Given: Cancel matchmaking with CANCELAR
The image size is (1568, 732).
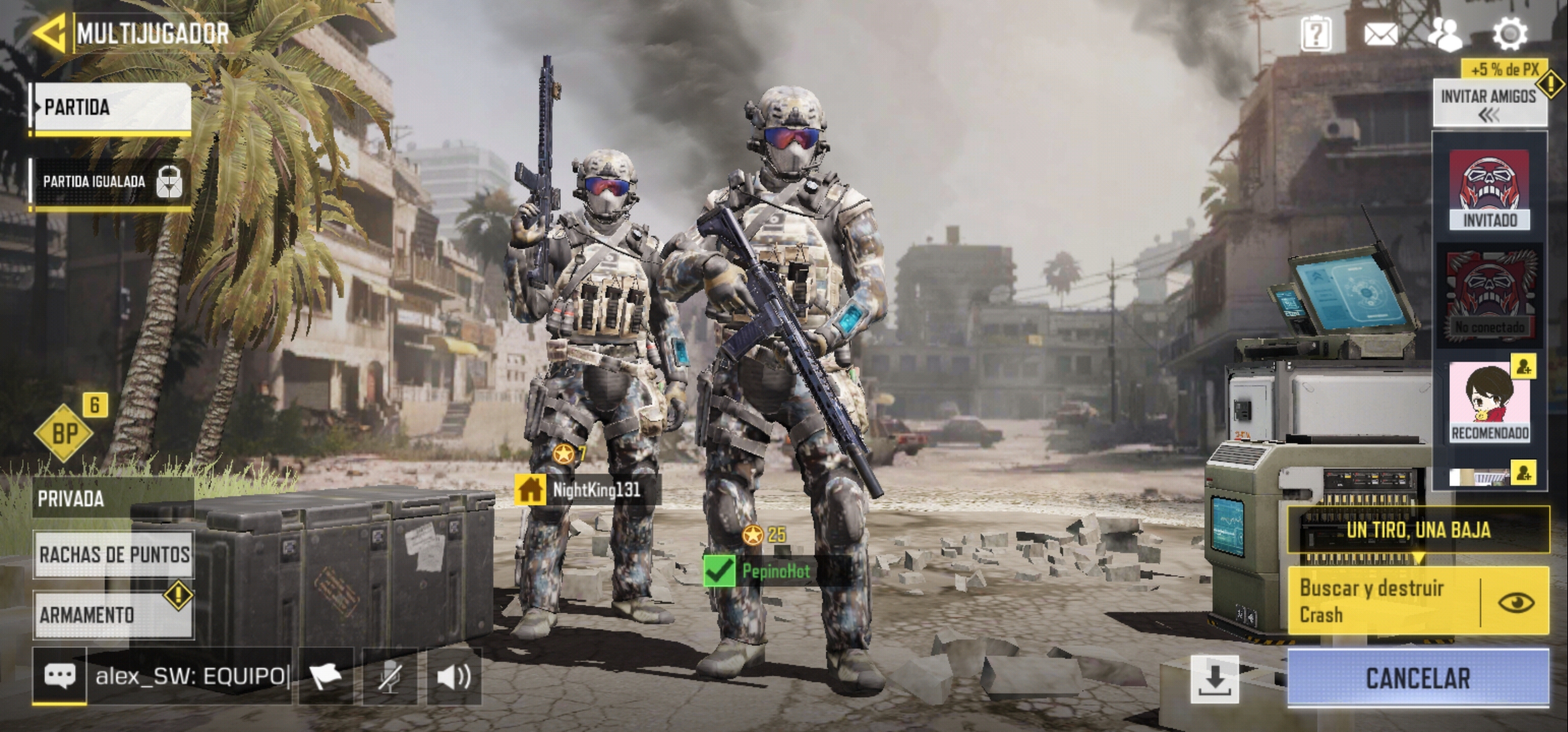Looking at the screenshot, I should pos(1417,678).
